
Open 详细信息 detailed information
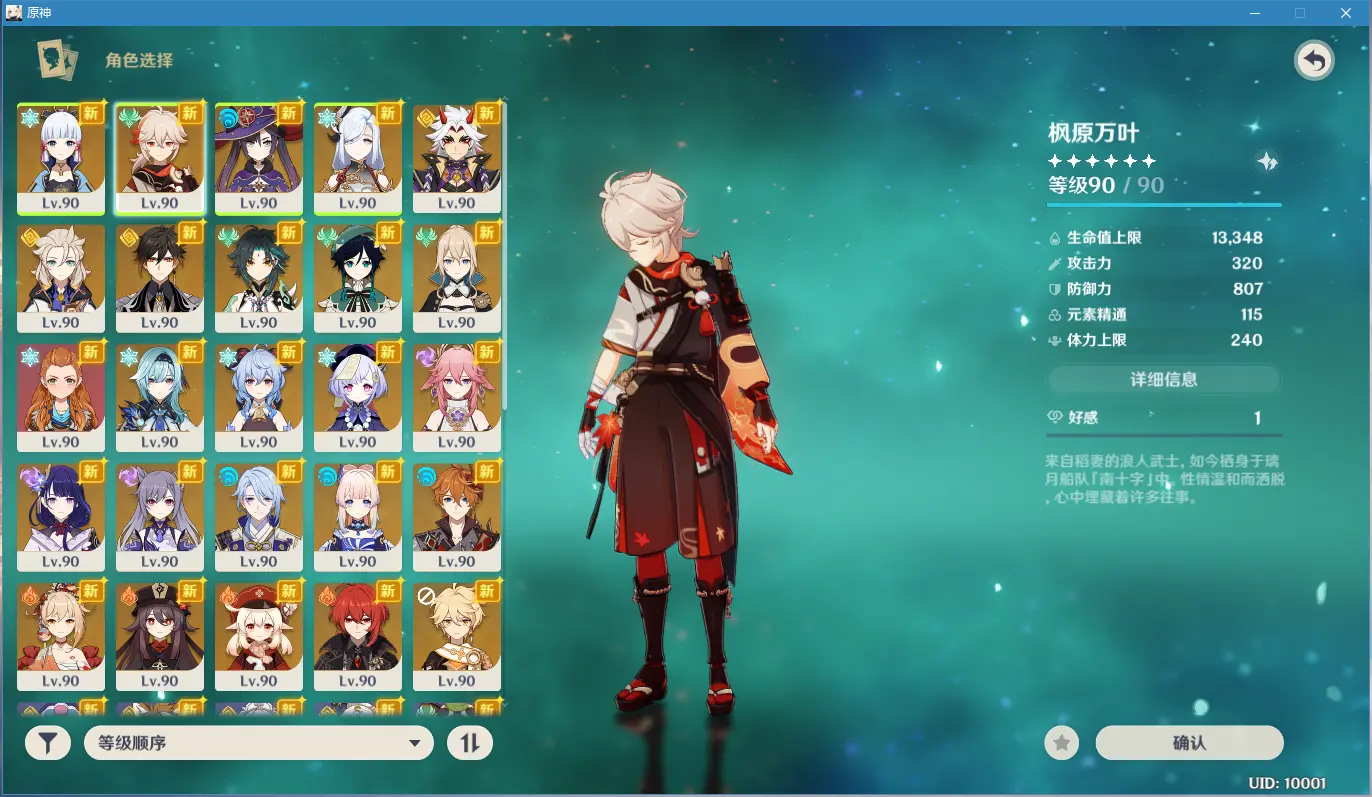click(1163, 379)
